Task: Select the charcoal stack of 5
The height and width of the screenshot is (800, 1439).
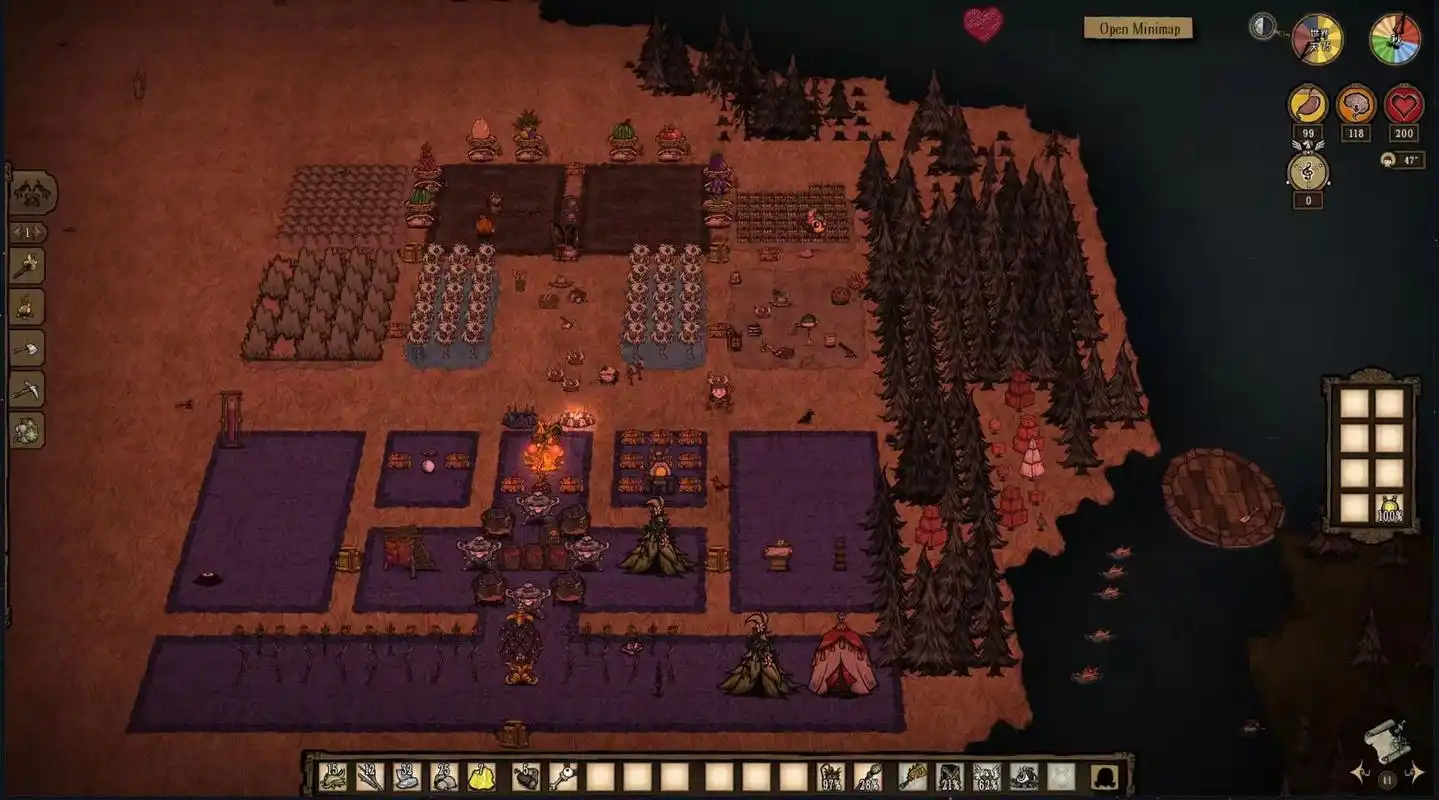Action: coord(526,776)
